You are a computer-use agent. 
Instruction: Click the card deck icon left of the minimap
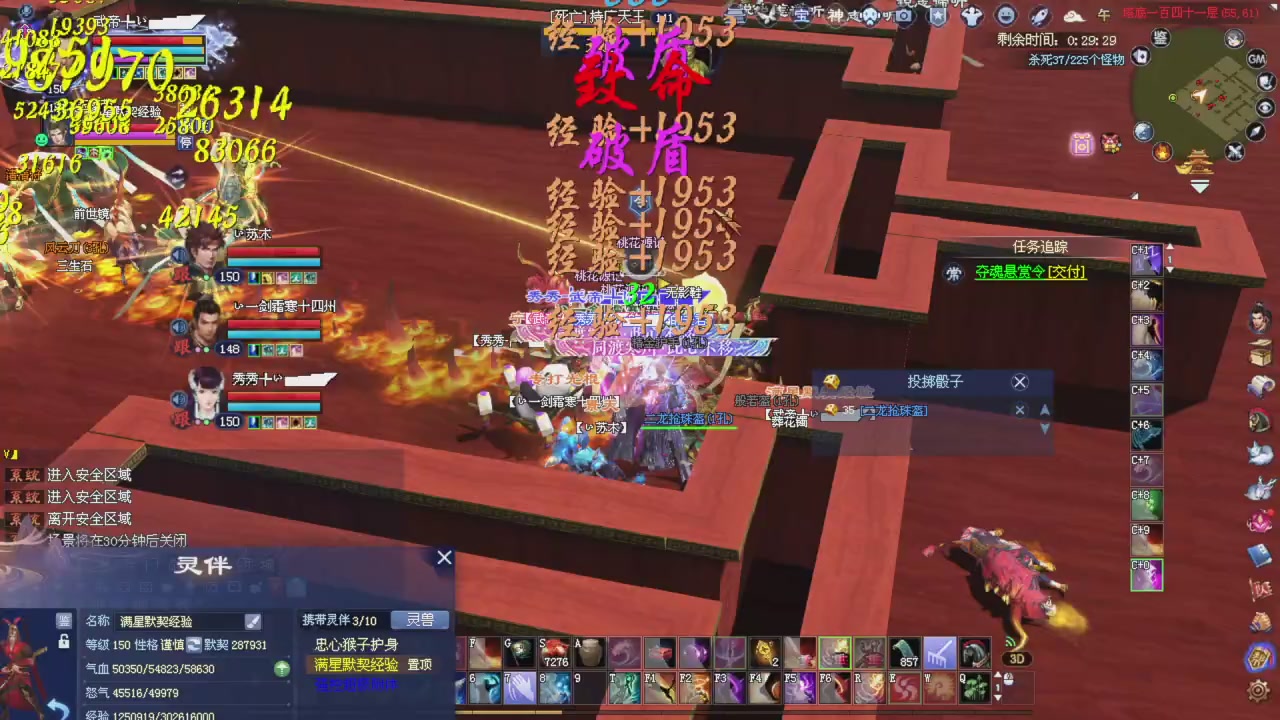(1142, 56)
